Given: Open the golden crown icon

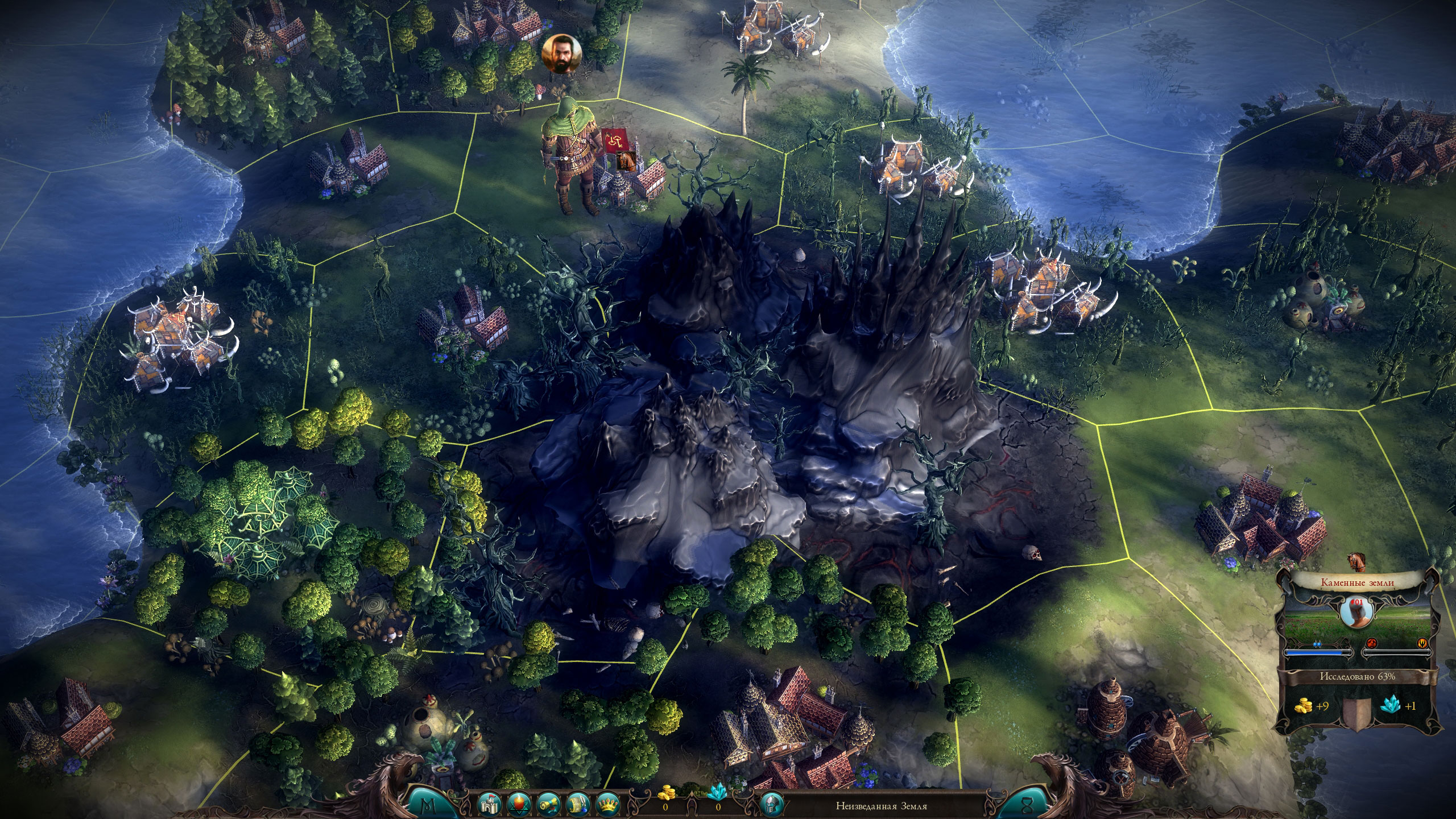Looking at the screenshot, I should 607,804.
